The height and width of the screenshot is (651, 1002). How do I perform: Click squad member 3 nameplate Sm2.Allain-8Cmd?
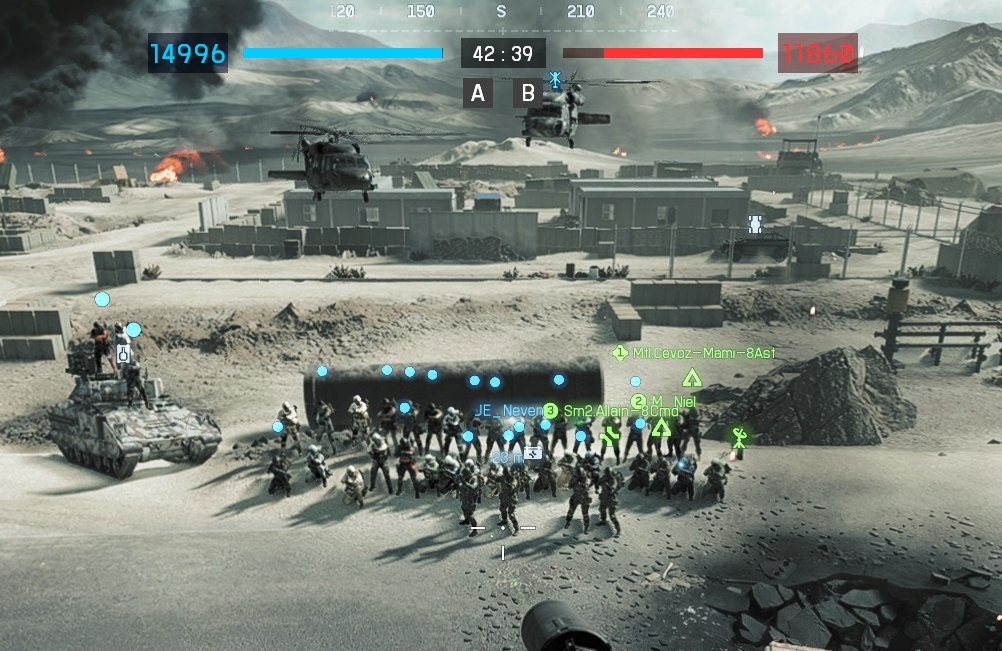[x=612, y=411]
